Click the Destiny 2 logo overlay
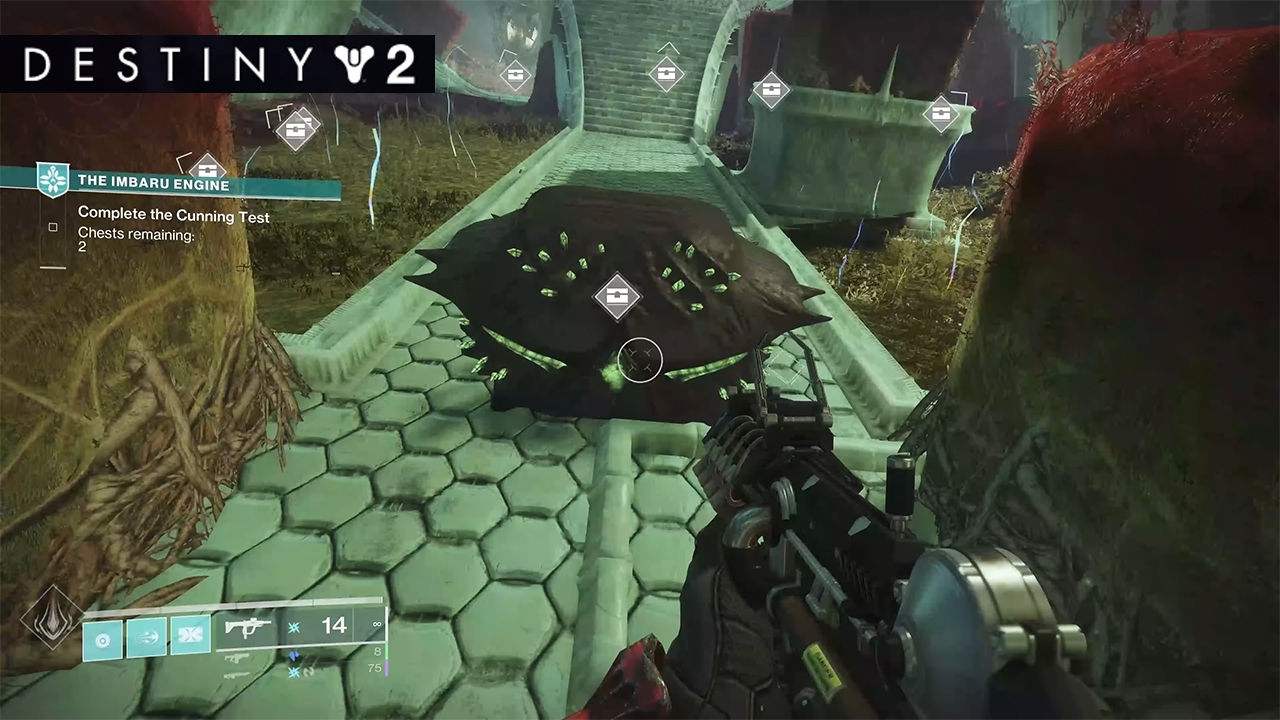This screenshot has height=720, width=1280. coord(218,64)
